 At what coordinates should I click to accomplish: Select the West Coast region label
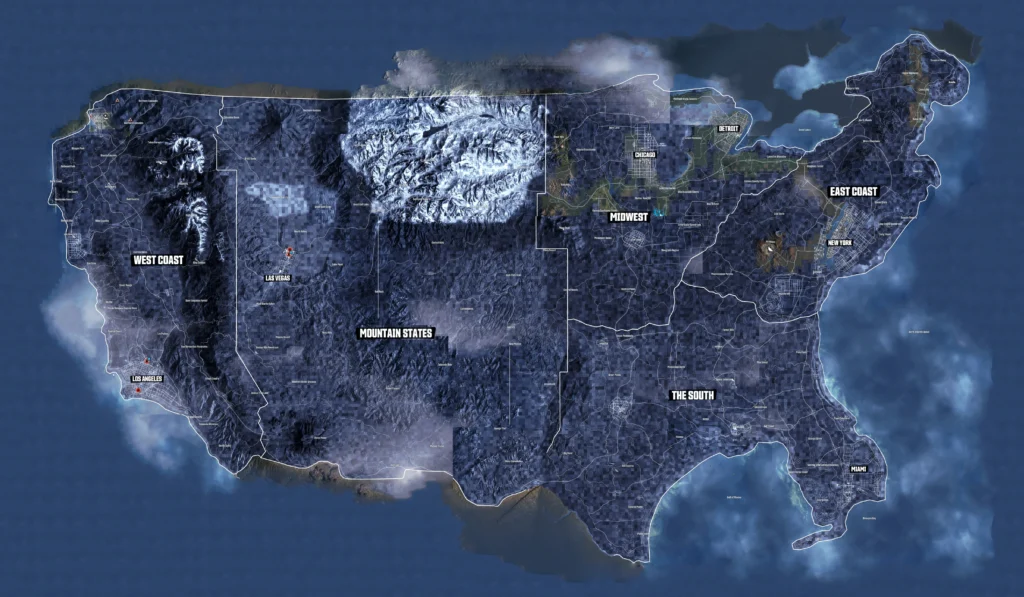click(x=158, y=260)
